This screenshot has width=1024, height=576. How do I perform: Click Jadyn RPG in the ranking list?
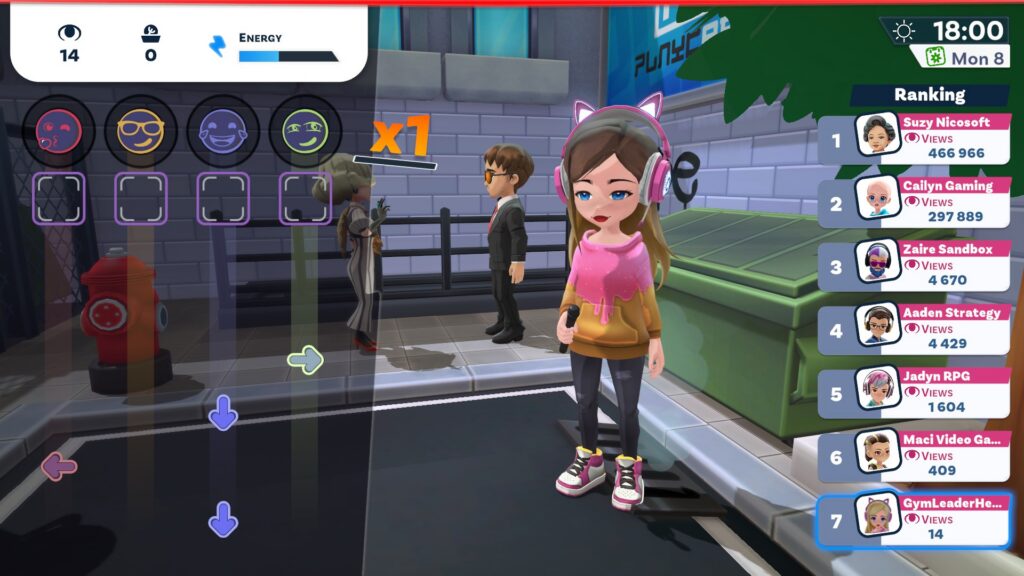coord(915,393)
